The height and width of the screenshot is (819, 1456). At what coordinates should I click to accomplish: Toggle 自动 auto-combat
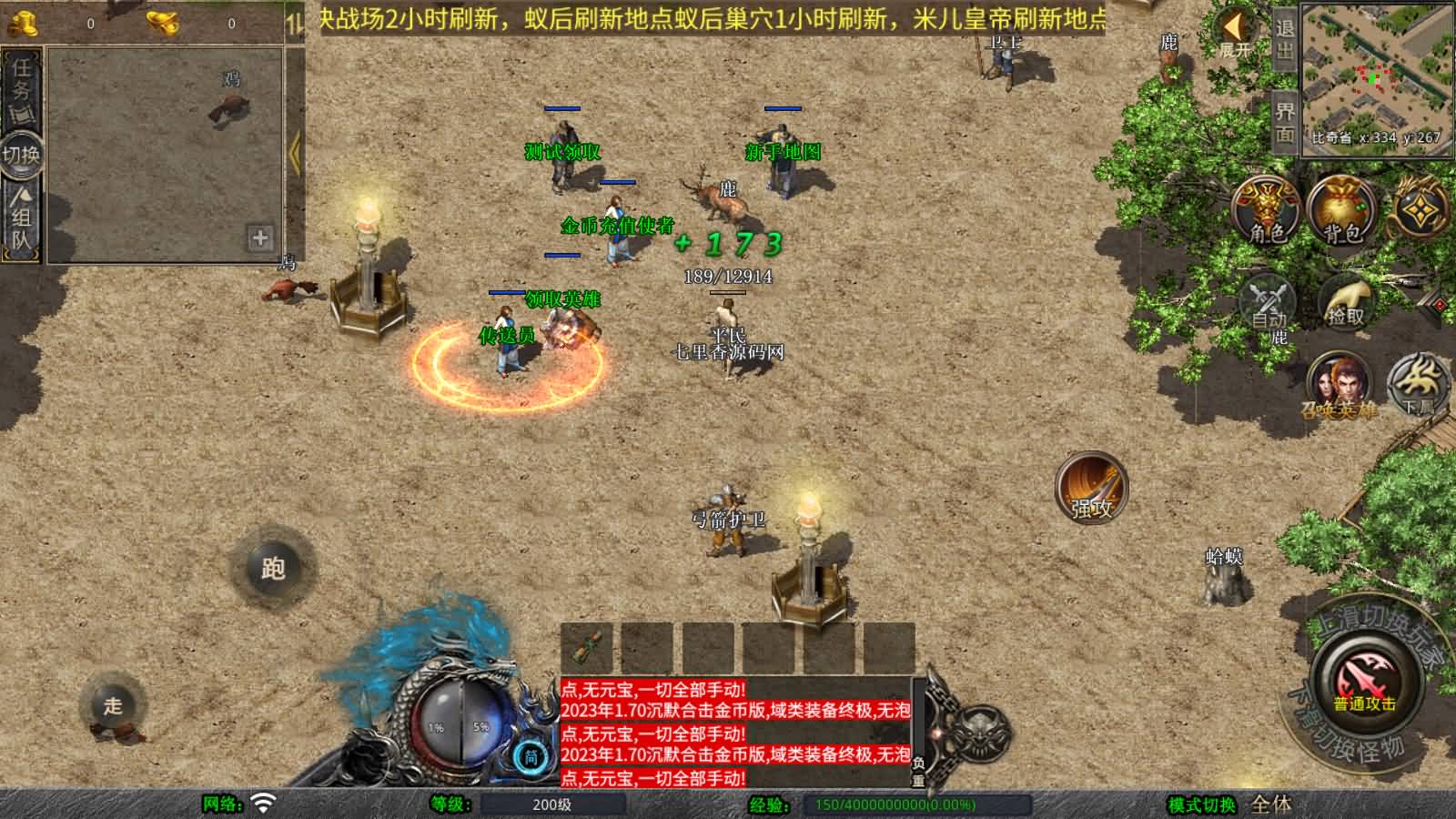tap(1268, 301)
